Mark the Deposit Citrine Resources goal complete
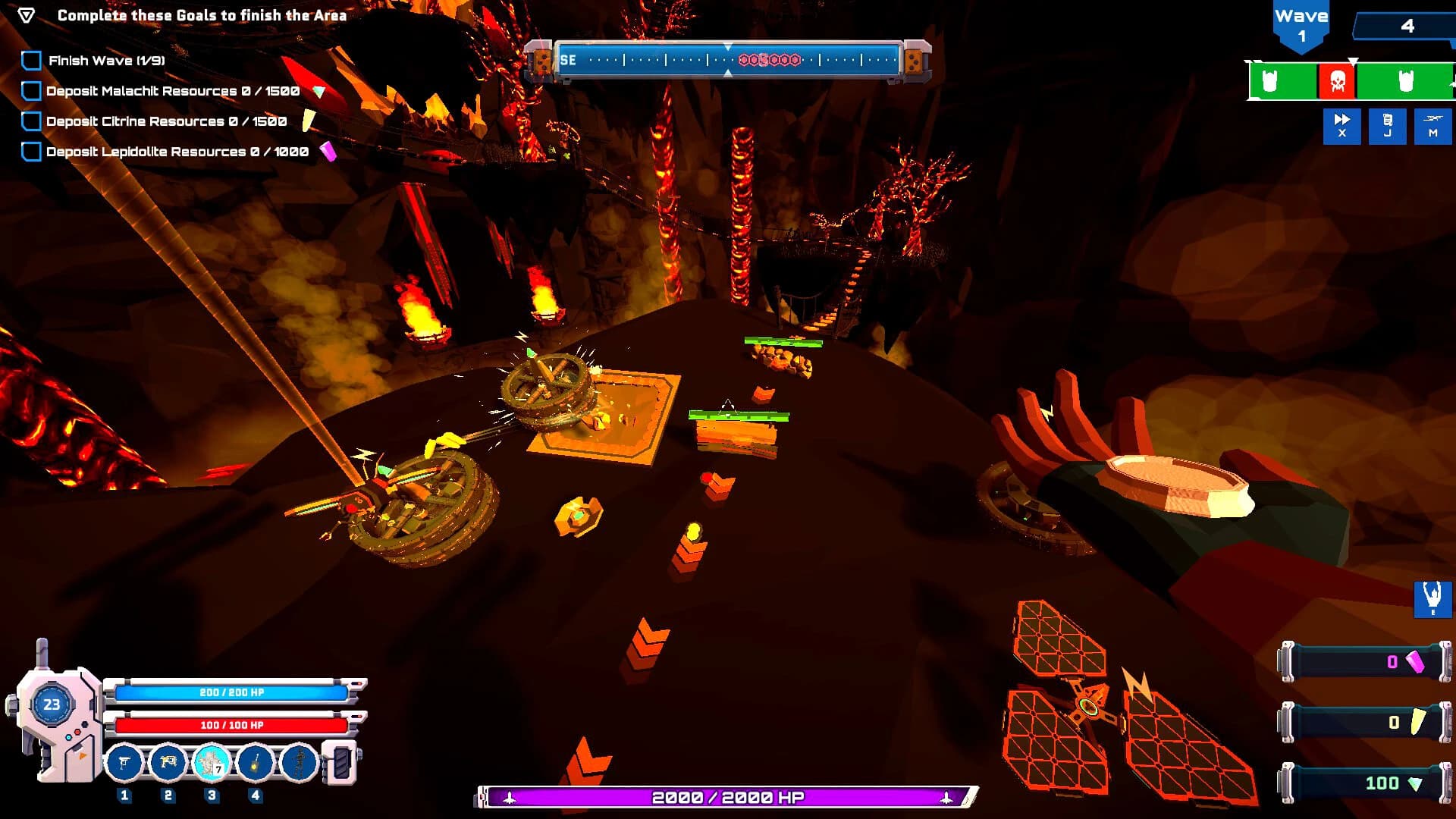The height and width of the screenshot is (819, 1456). [x=31, y=121]
